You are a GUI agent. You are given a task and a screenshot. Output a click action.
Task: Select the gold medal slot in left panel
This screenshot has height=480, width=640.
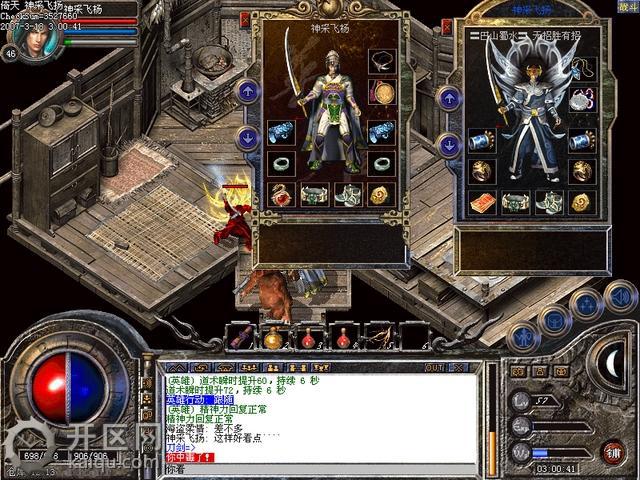point(381,93)
